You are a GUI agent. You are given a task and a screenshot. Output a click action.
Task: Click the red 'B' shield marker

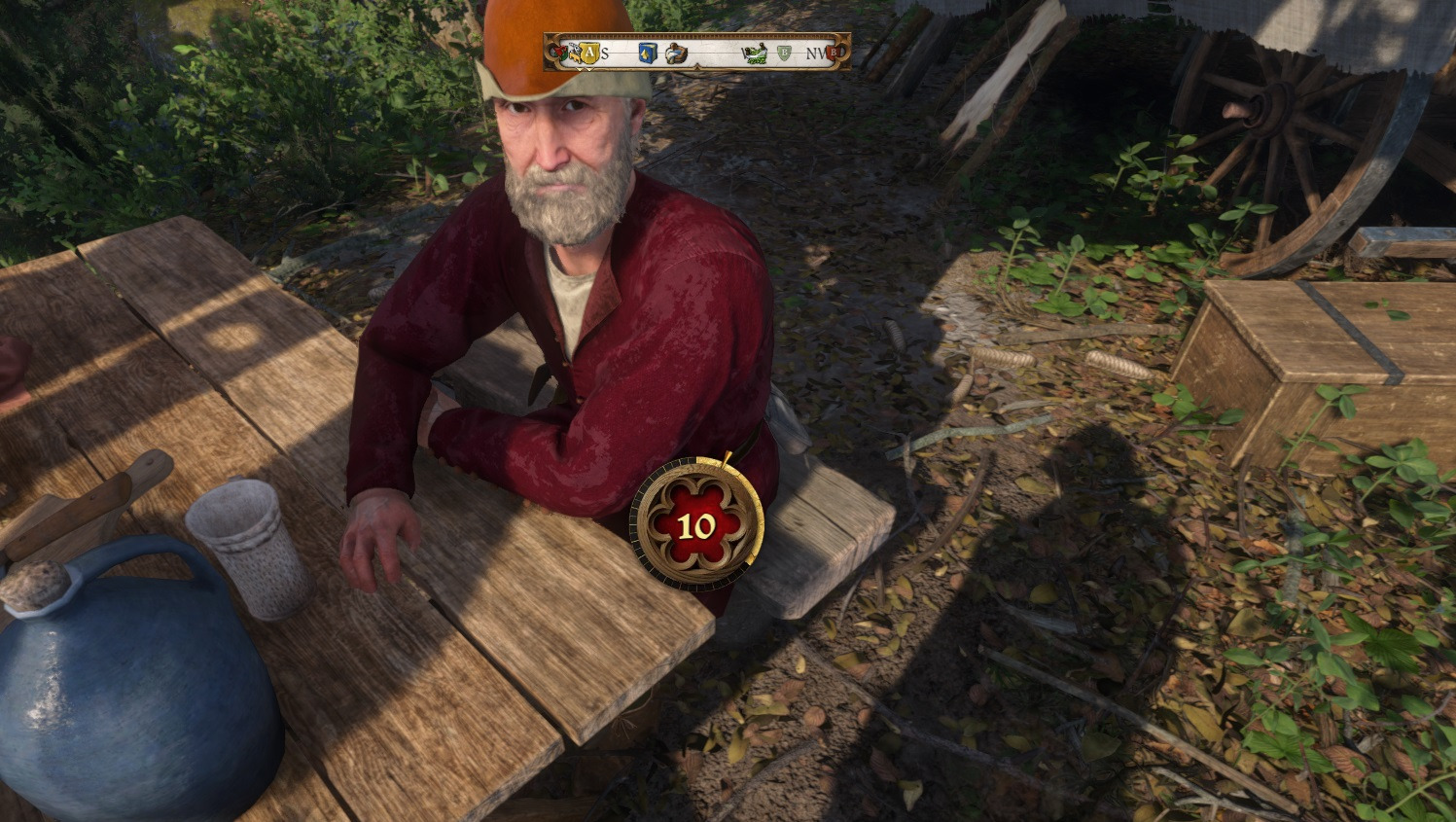click(834, 53)
